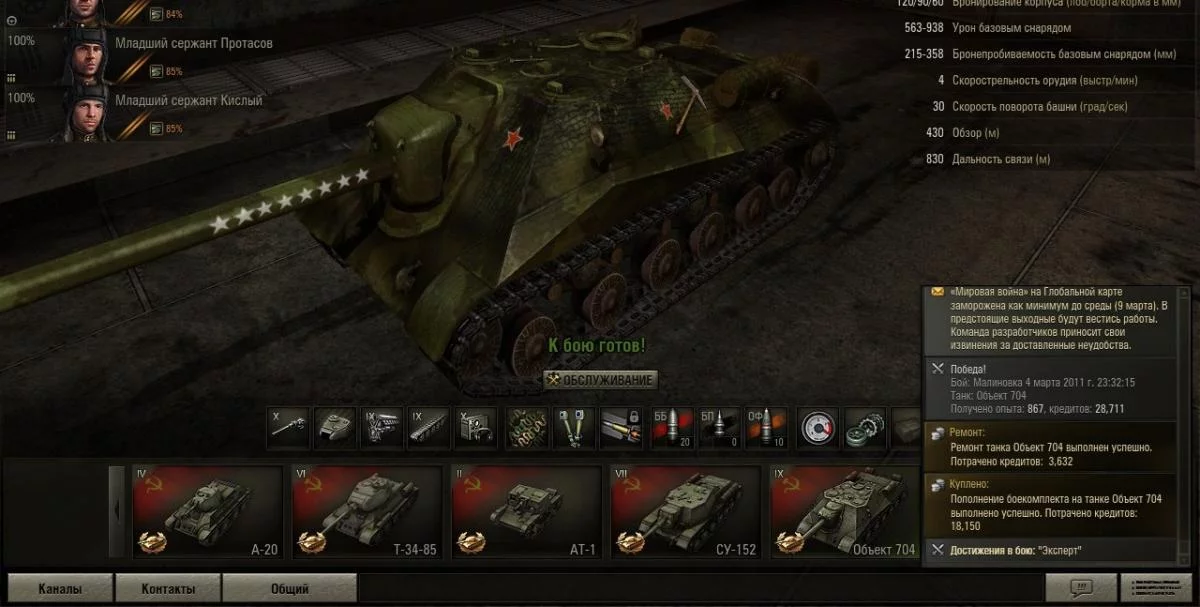Open the Обслуживание service button
This screenshot has height=607, width=1200.
[600, 380]
